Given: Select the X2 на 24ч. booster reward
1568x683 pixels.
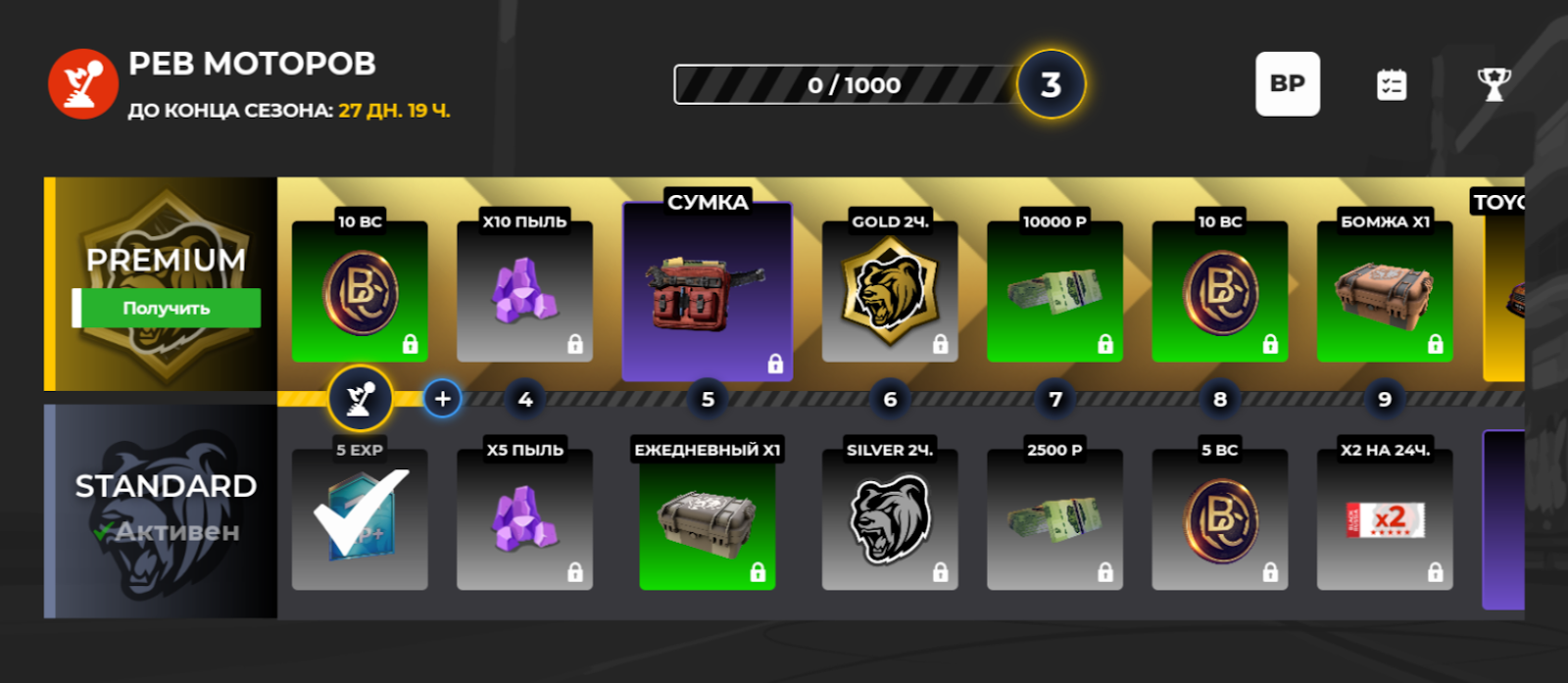Looking at the screenshot, I should 1385,519.
